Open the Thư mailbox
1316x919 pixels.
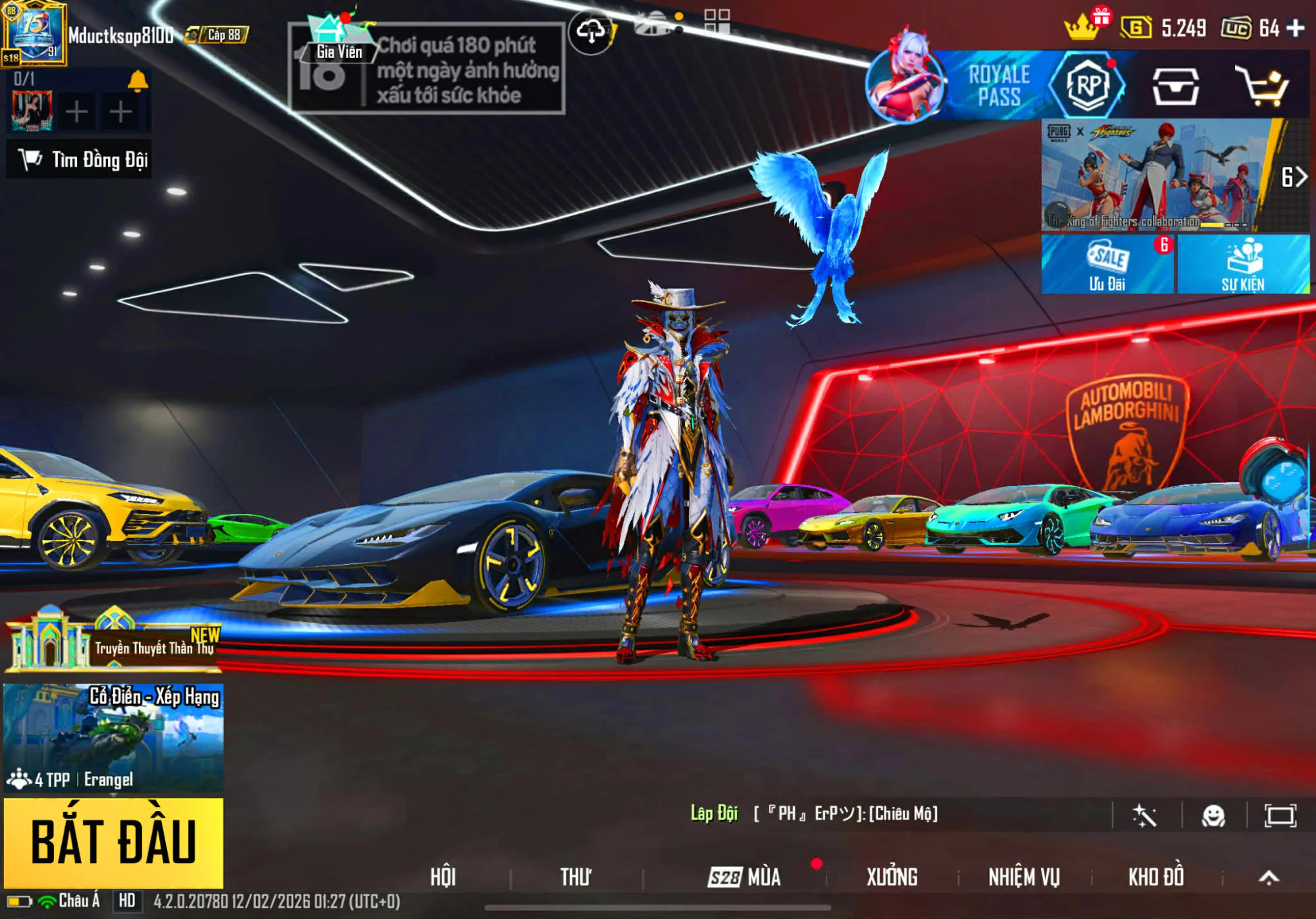coord(575,877)
